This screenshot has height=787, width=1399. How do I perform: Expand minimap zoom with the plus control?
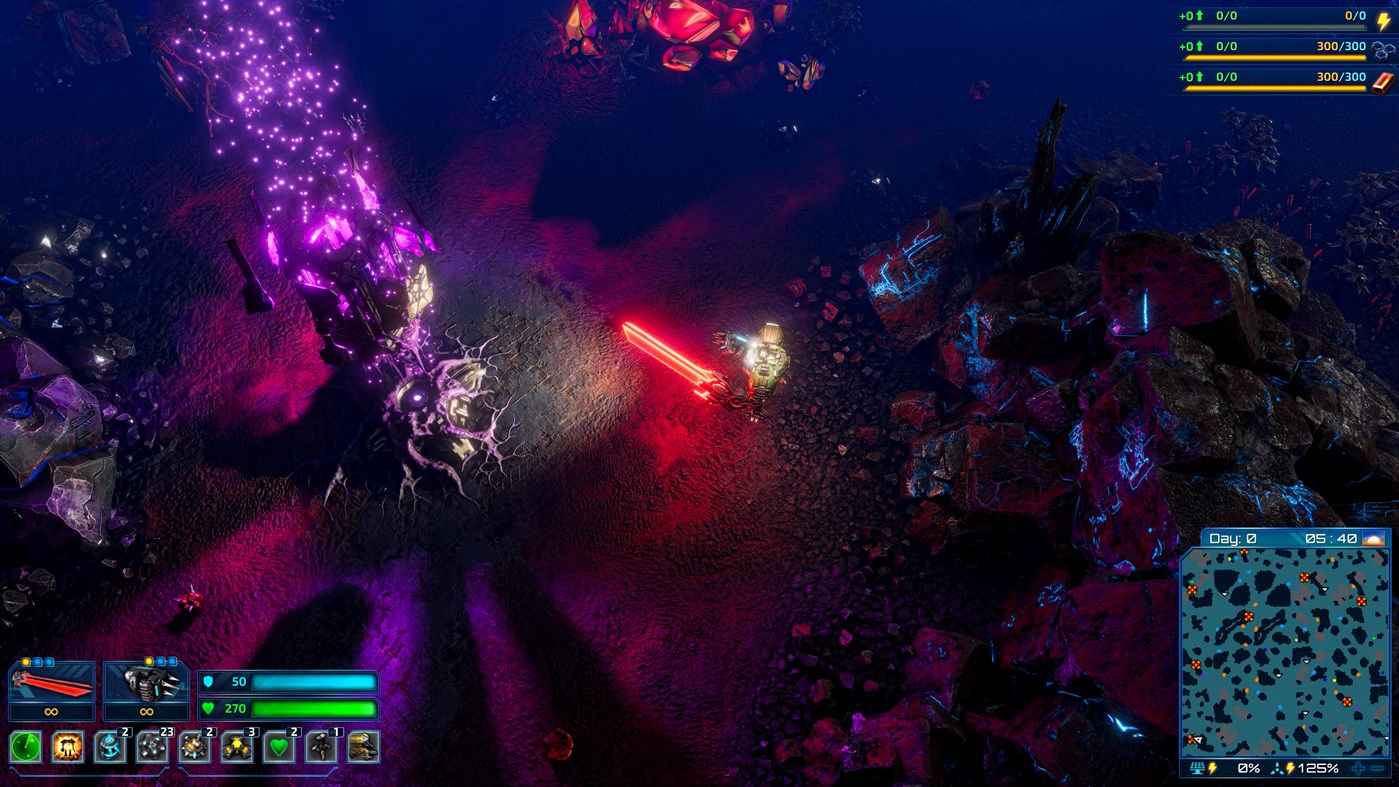(1357, 768)
